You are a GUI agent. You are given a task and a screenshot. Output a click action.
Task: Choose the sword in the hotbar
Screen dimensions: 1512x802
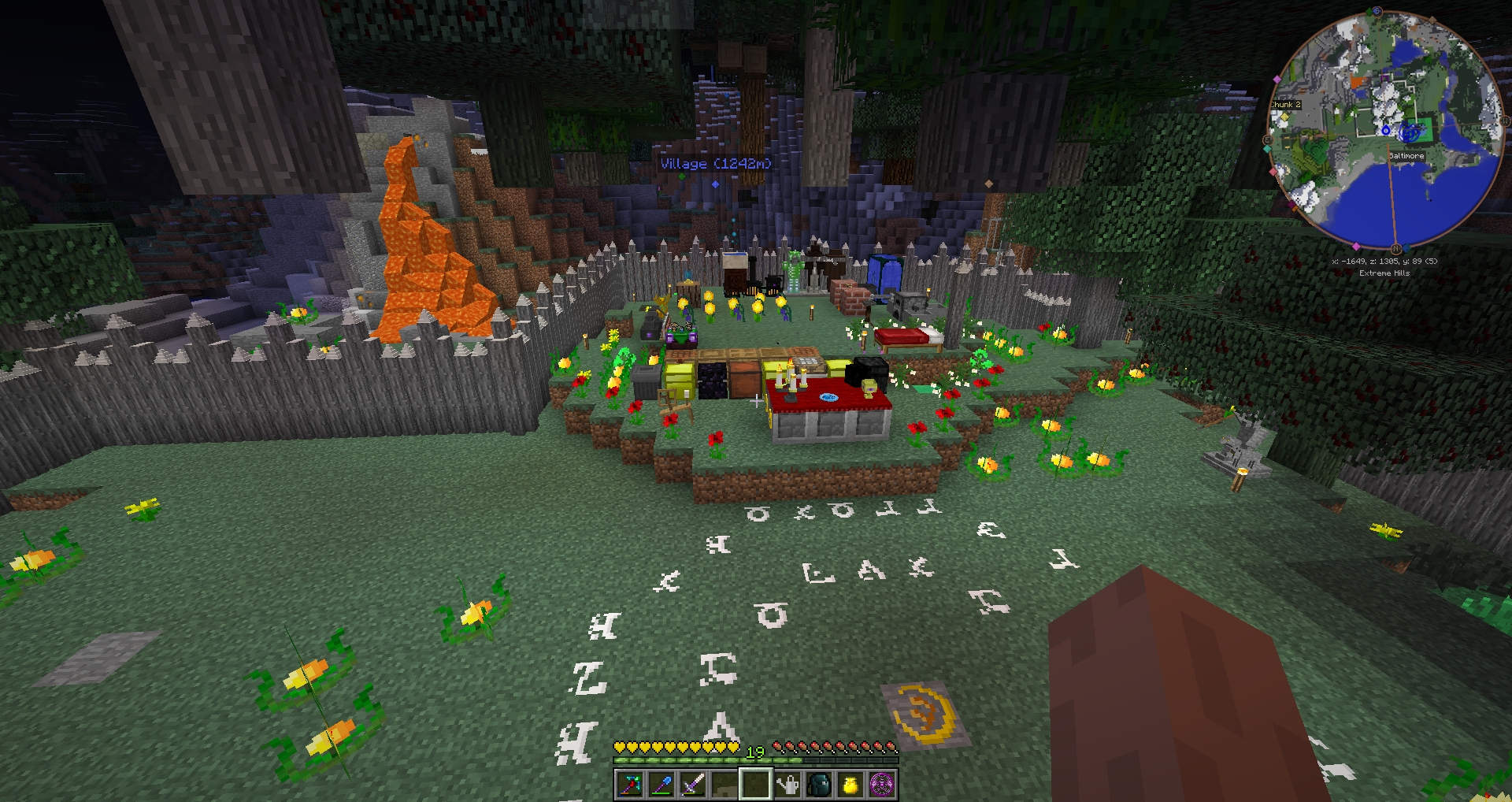(693, 785)
